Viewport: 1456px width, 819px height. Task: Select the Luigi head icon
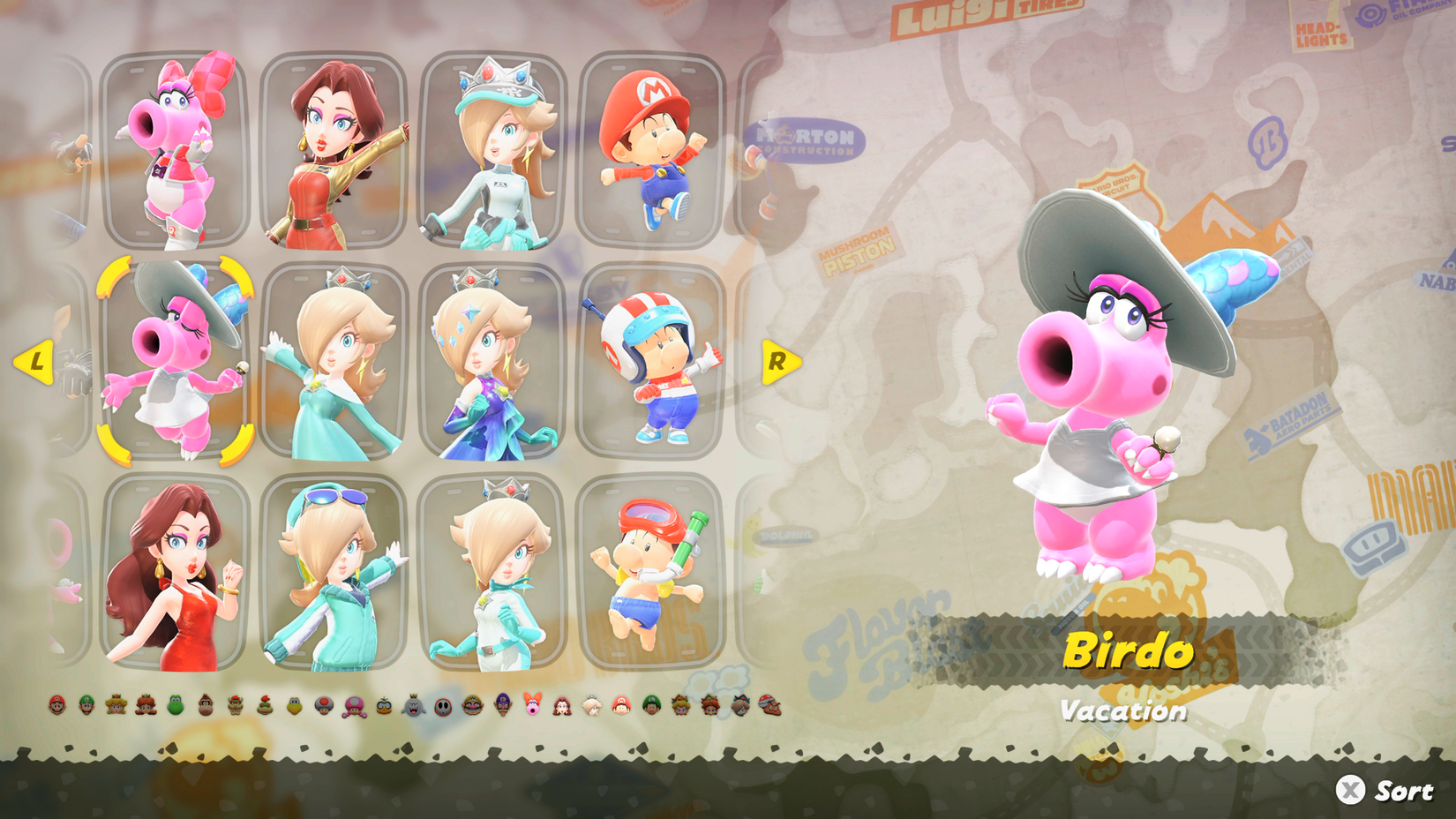(x=86, y=705)
